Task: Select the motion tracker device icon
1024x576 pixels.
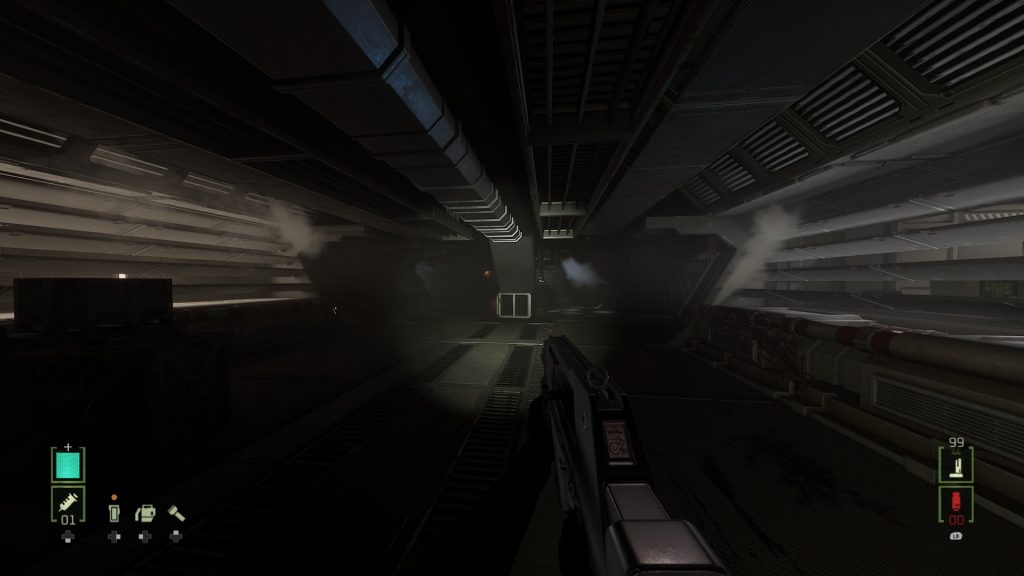Action: (113, 512)
